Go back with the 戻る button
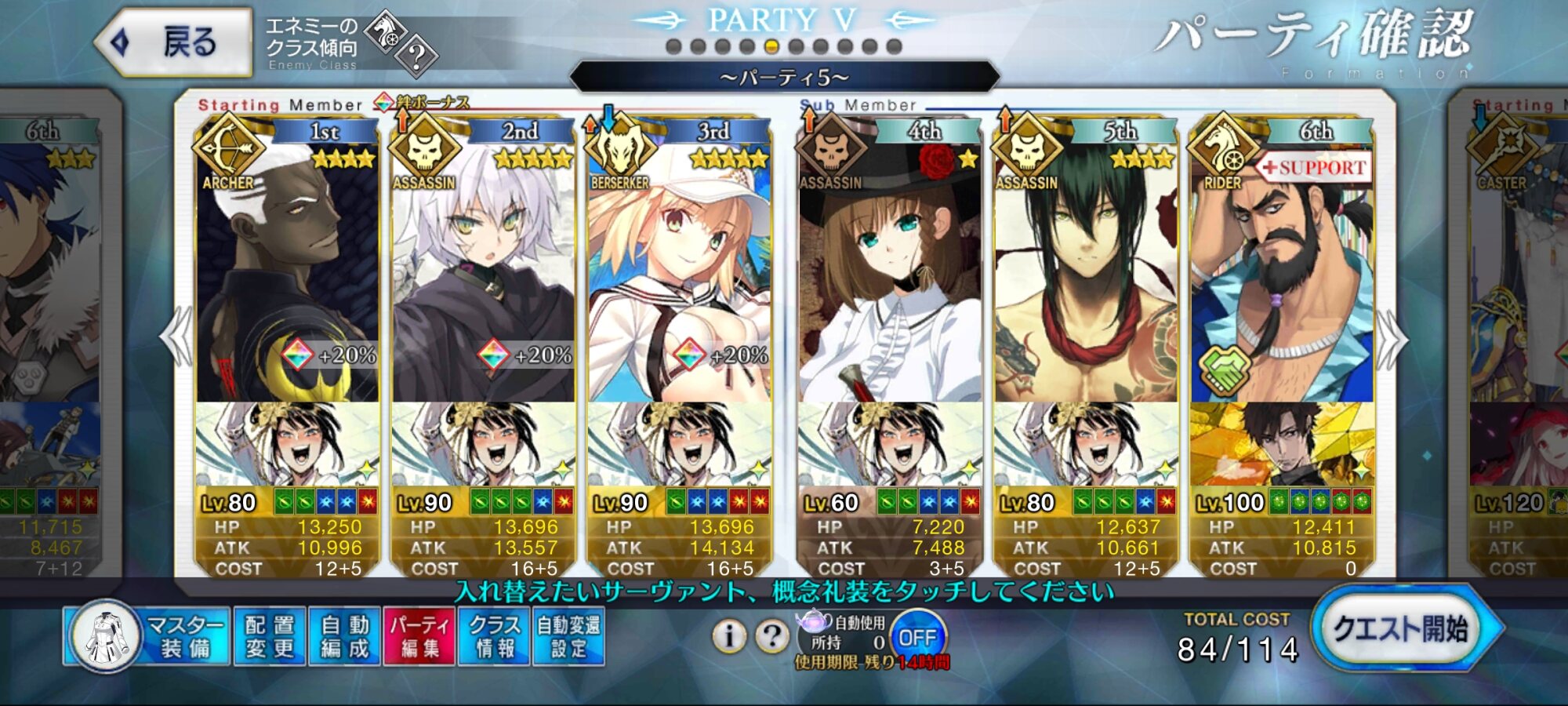 pos(174,42)
